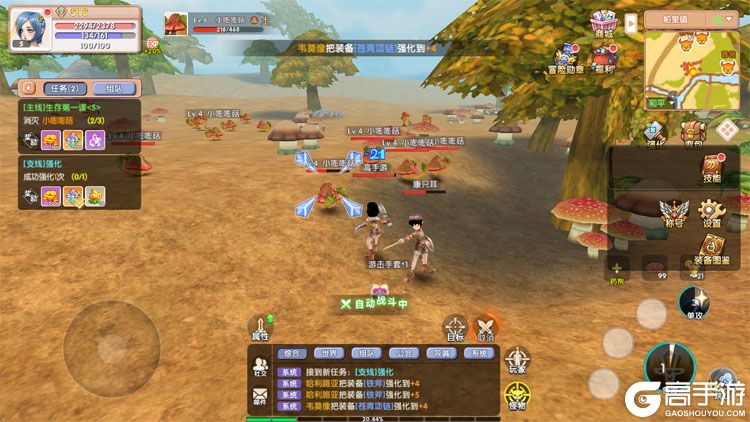Open the 邮件 mail icon

pos(260,397)
